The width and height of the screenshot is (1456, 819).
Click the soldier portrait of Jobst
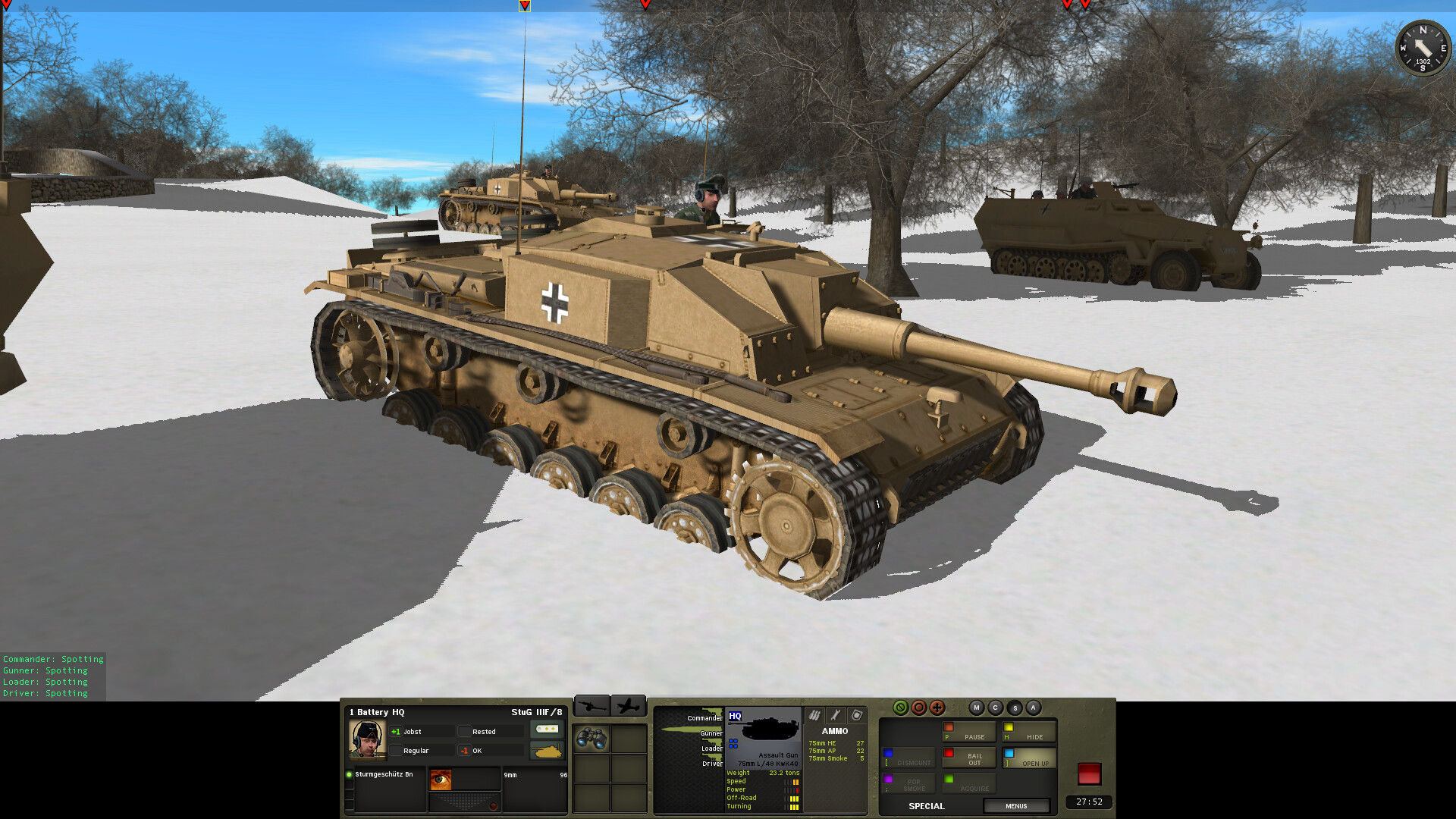tap(368, 740)
